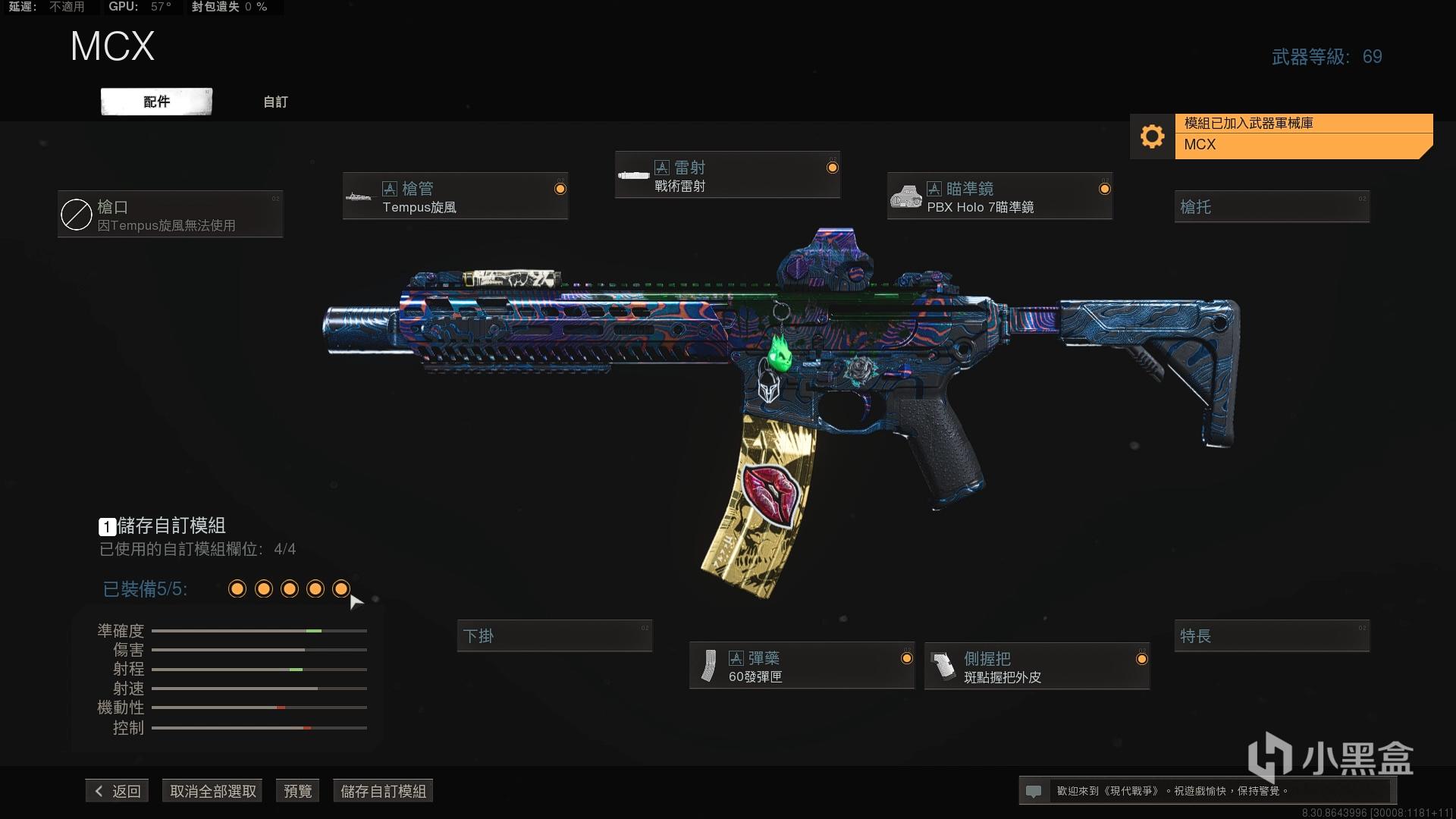Click the orange MCX armory notification banner
The image size is (1456, 819).
[1303, 136]
